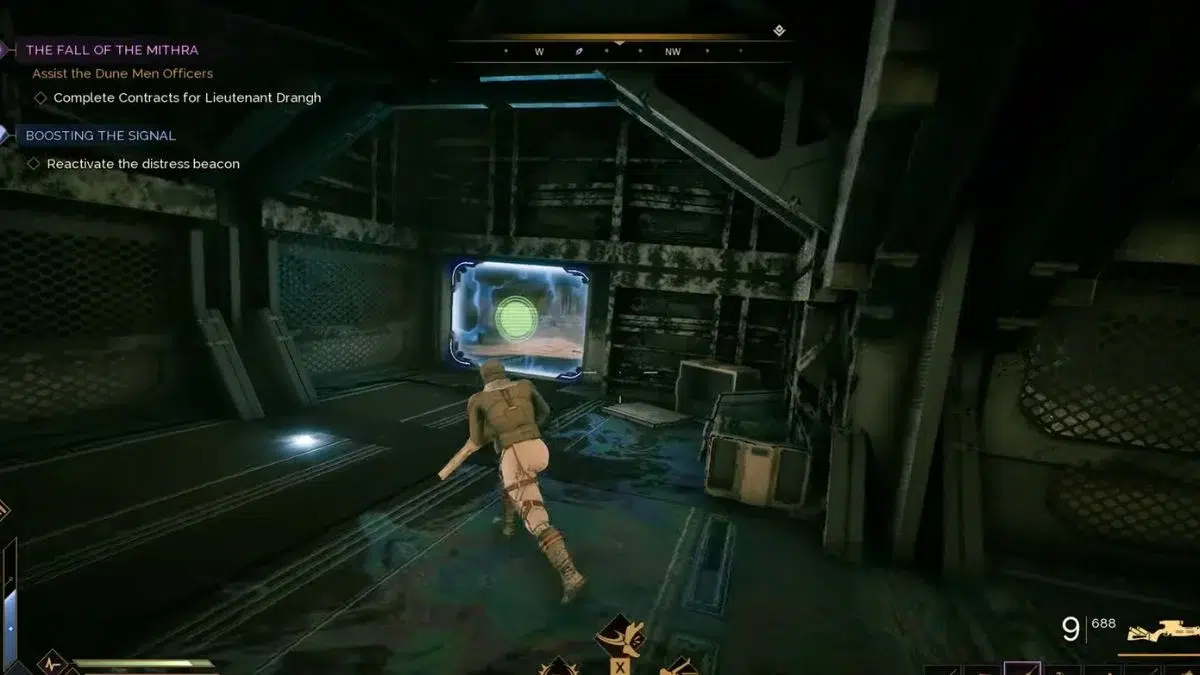Image resolution: width=1200 pixels, height=675 pixels.
Task: Click the compass heading bar
Action: (619, 51)
